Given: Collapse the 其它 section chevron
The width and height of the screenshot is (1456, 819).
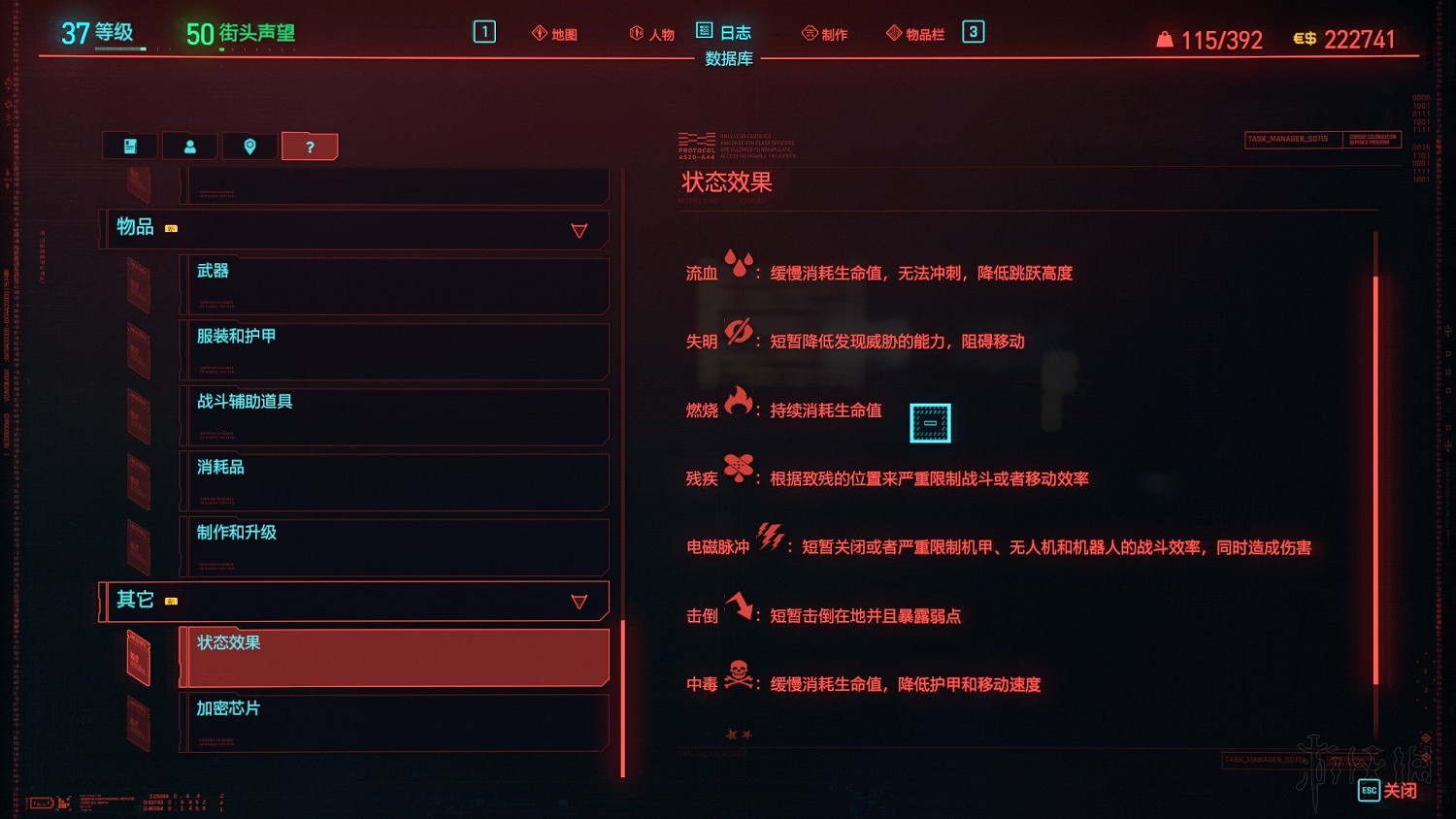Looking at the screenshot, I should coord(580,601).
